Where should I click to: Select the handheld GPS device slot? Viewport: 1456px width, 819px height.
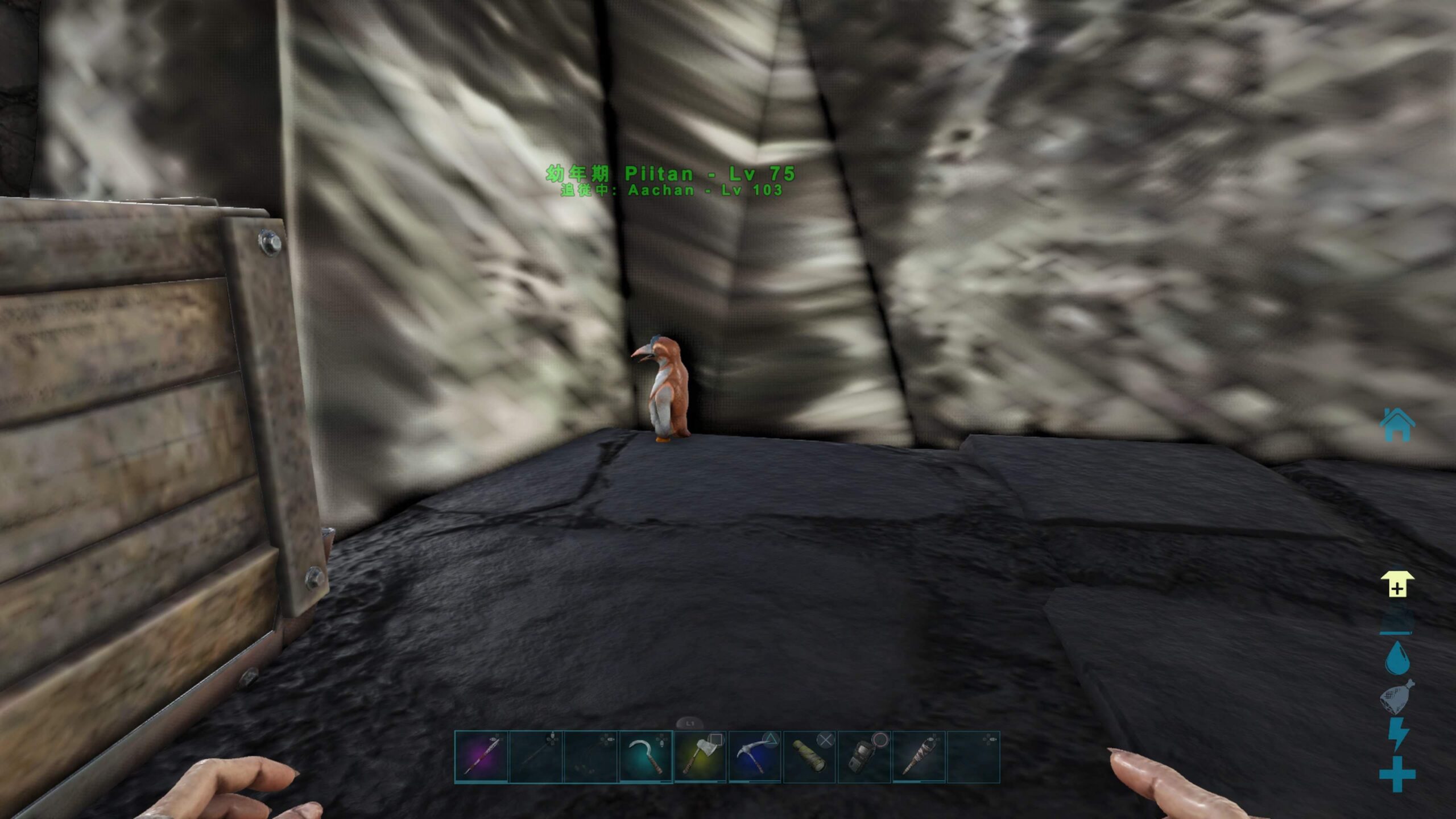click(x=864, y=757)
